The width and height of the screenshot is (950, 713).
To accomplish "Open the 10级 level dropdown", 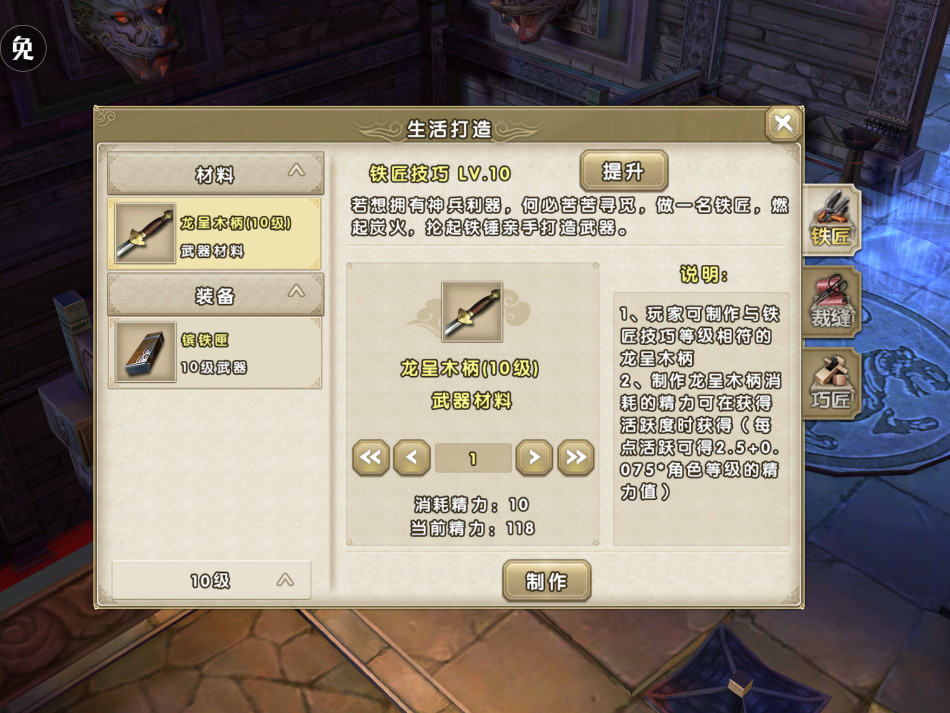I will [212, 580].
